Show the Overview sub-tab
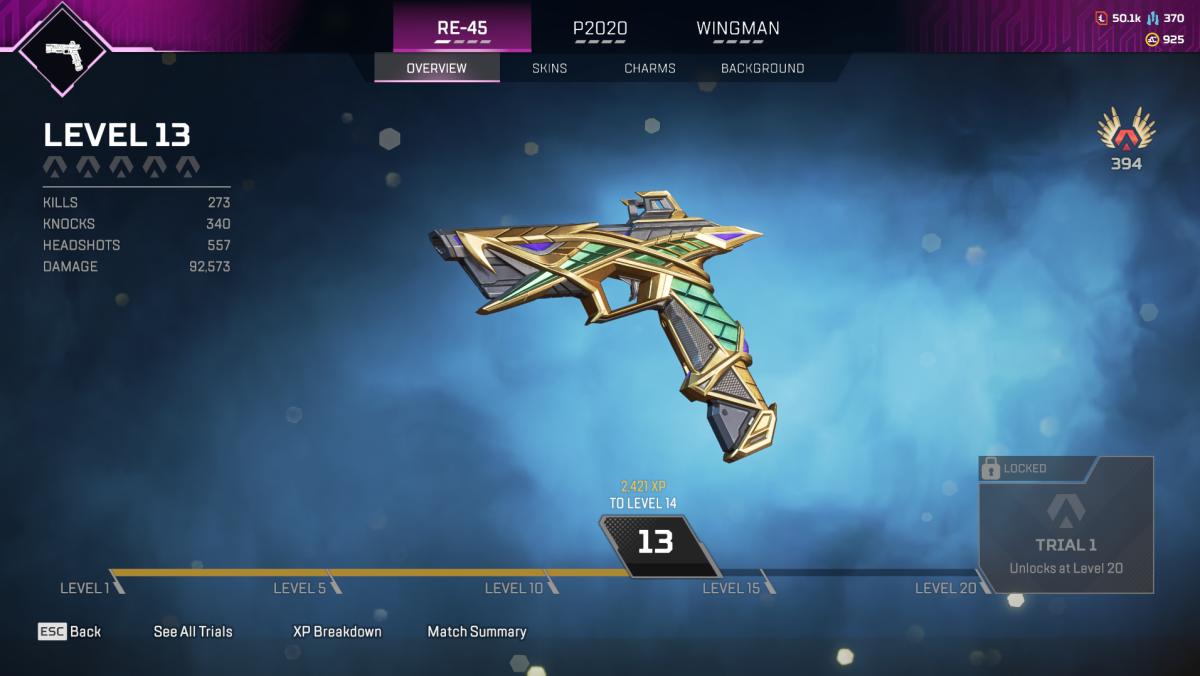1200x676 pixels. coord(436,68)
